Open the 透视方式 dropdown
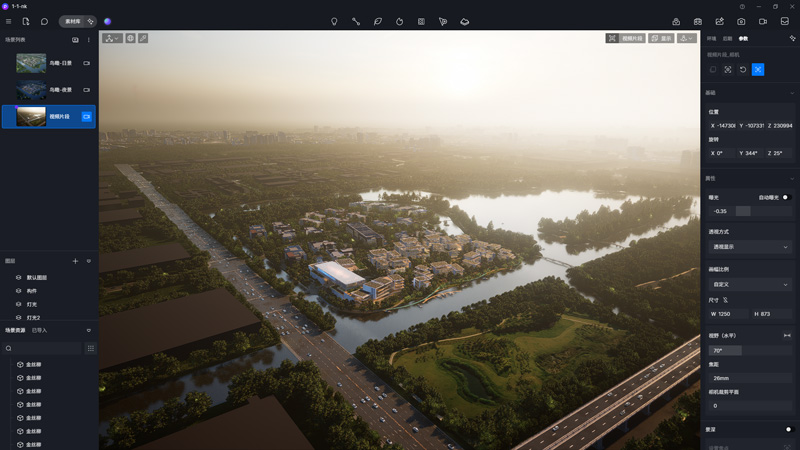 (749, 246)
